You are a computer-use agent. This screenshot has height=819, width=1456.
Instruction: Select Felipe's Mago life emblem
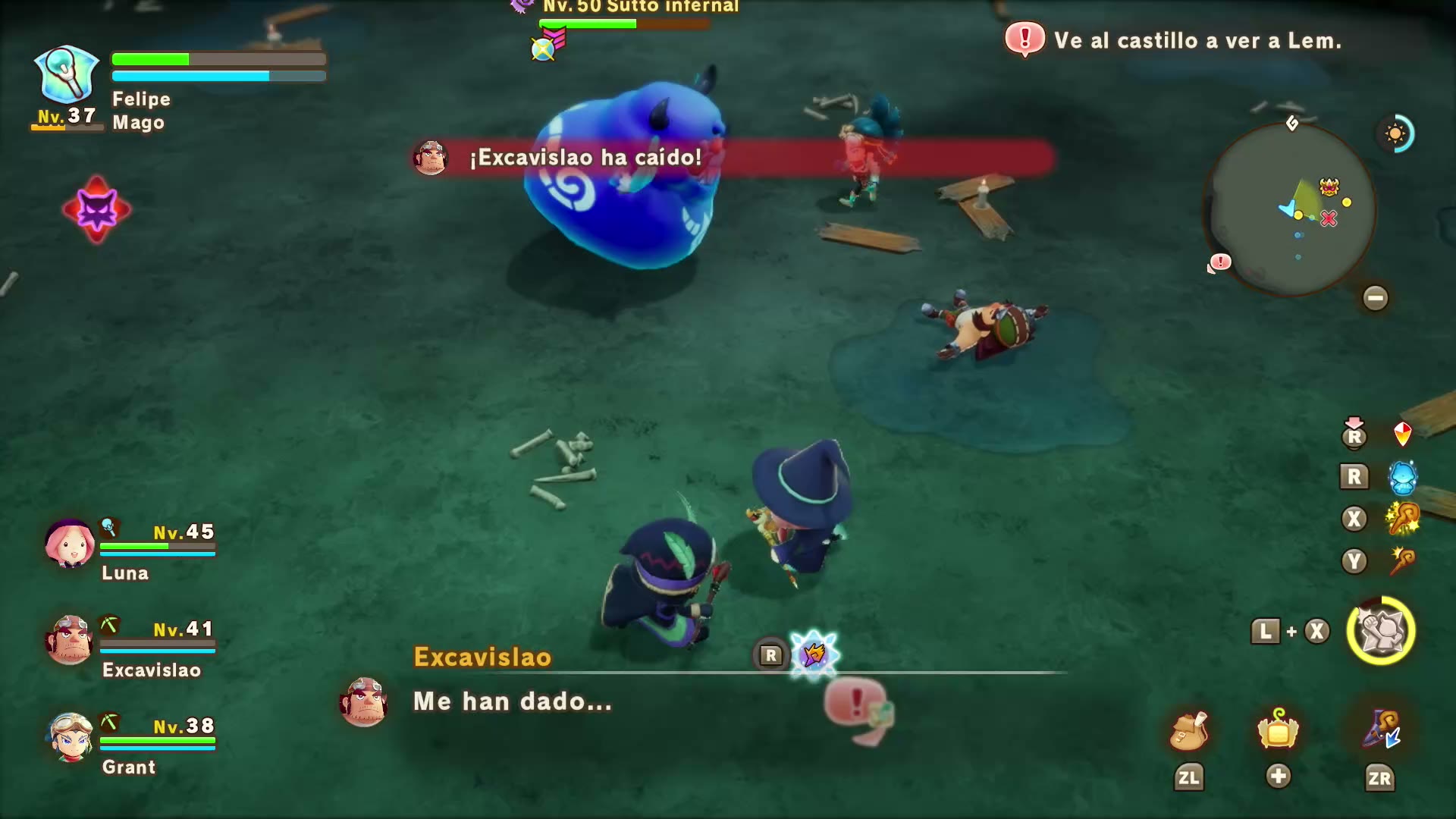coord(67,74)
